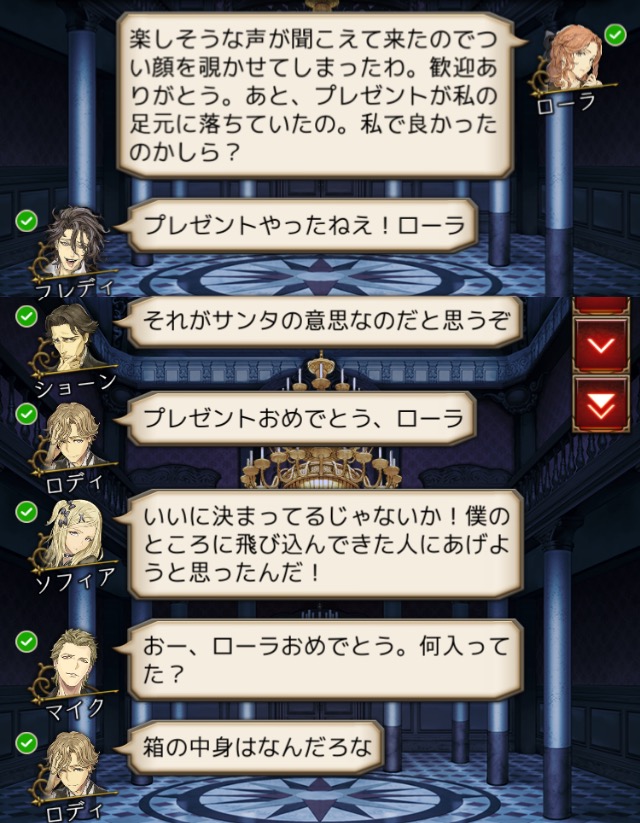
Task: Tap ソフィア's message starting いいに決まってる
Action: [324, 543]
